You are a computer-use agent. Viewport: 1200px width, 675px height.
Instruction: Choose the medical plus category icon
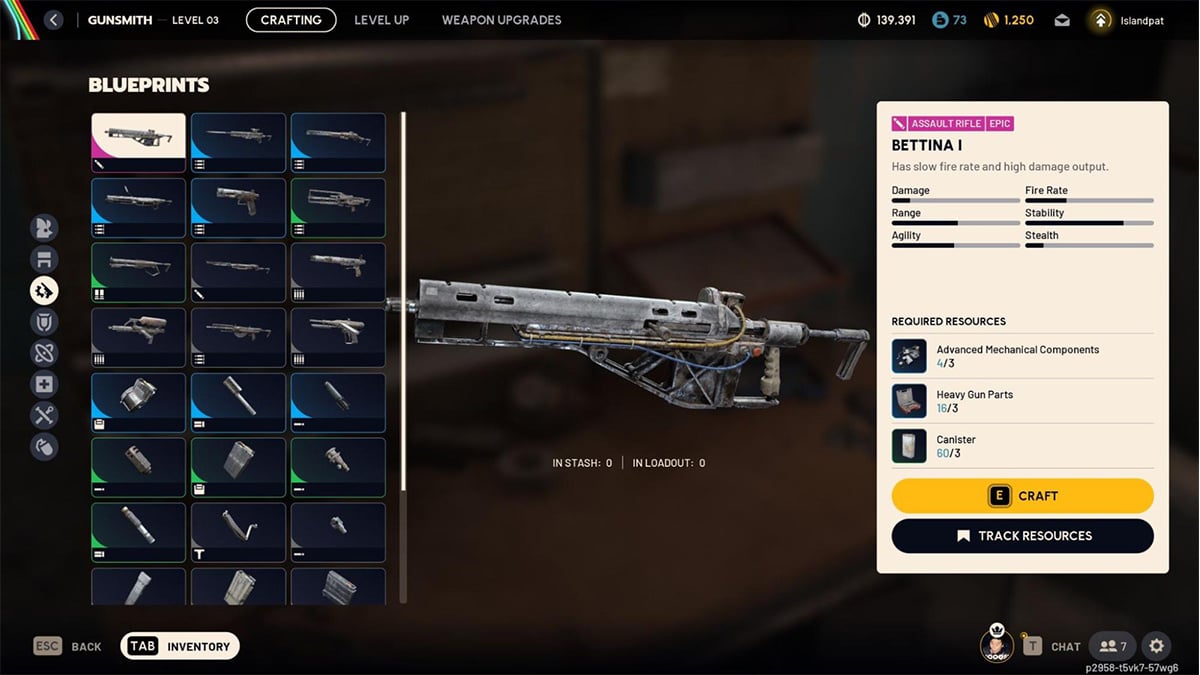tap(44, 384)
